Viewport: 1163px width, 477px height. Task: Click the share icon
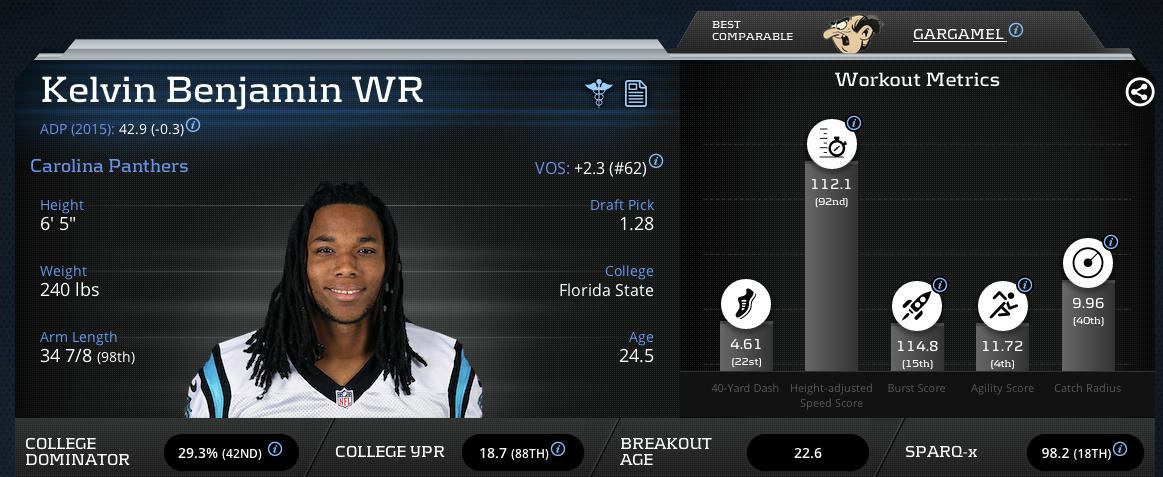point(1138,93)
